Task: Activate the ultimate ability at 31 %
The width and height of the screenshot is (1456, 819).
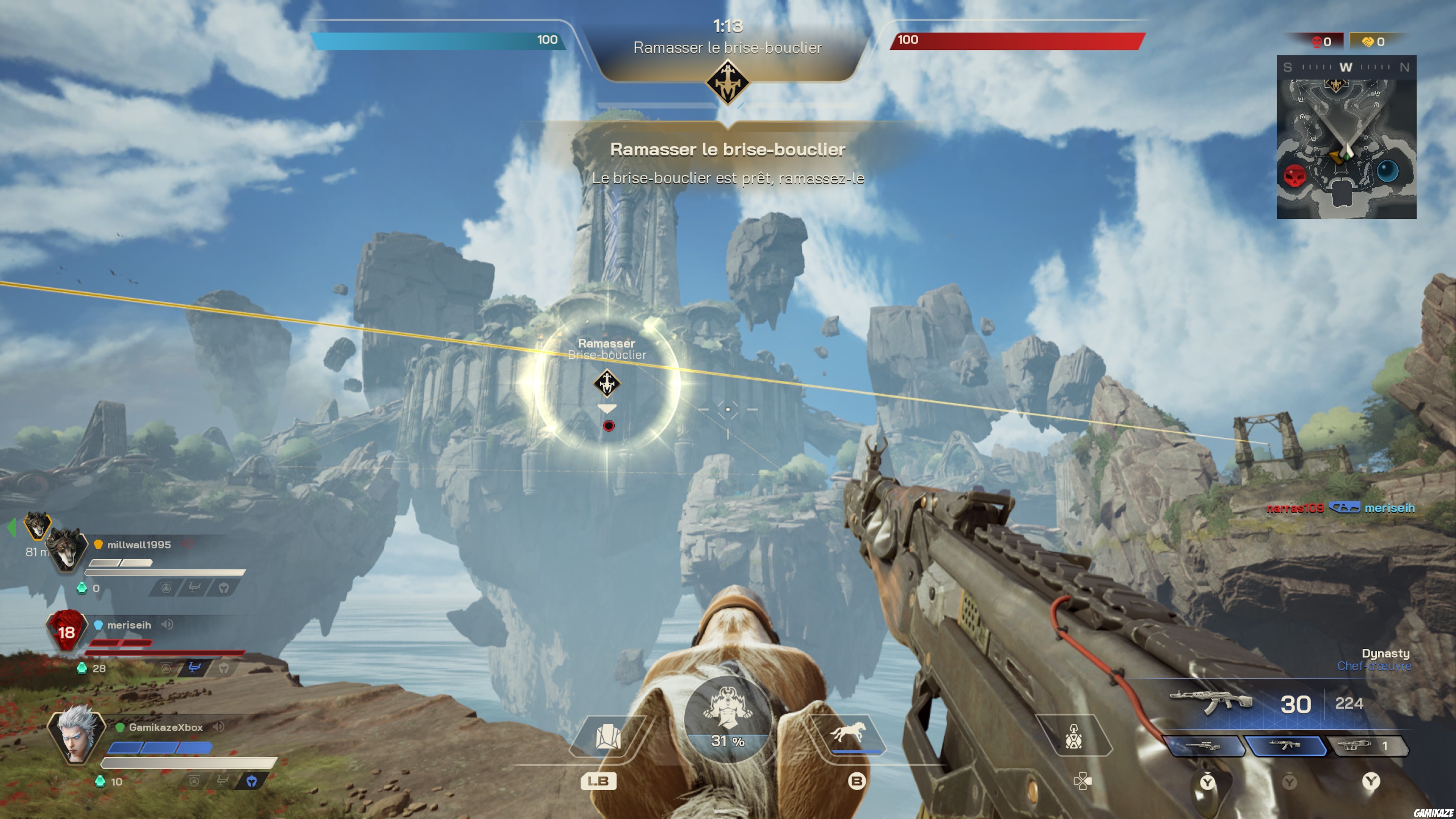Action: (728, 719)
